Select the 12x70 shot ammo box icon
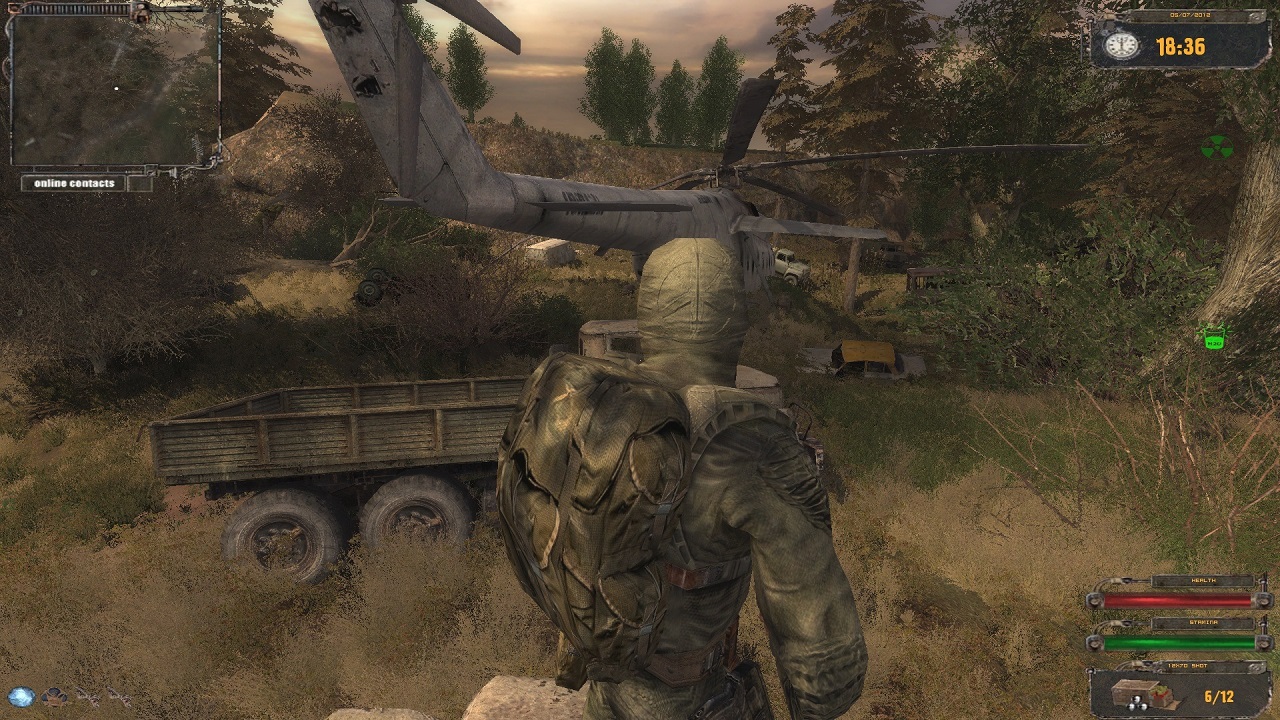This screenshot has width=1280, height=720. point(1135,694)
